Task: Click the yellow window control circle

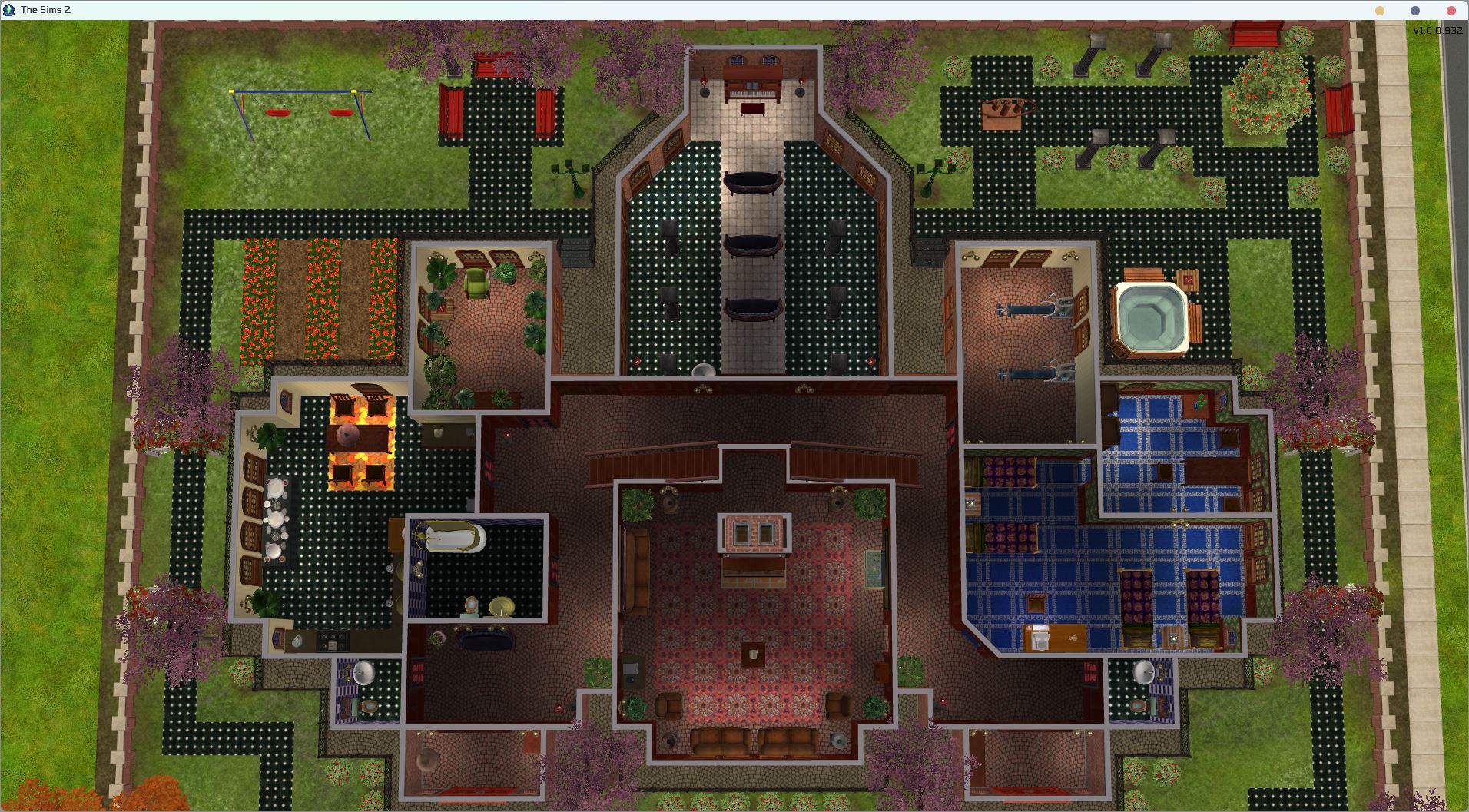Action: tap(1381, 11)
